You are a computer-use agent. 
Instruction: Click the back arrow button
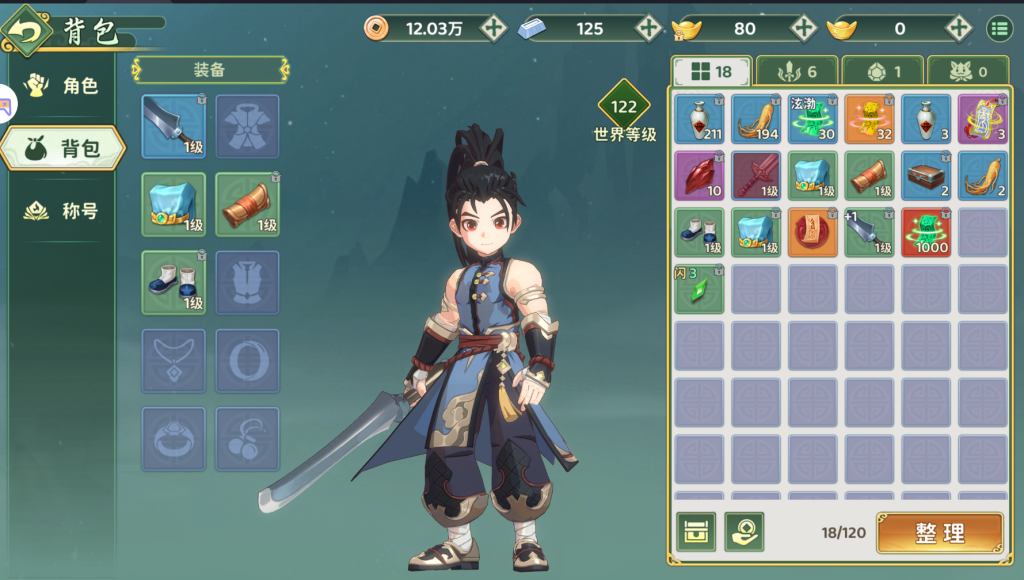[28, 30]
